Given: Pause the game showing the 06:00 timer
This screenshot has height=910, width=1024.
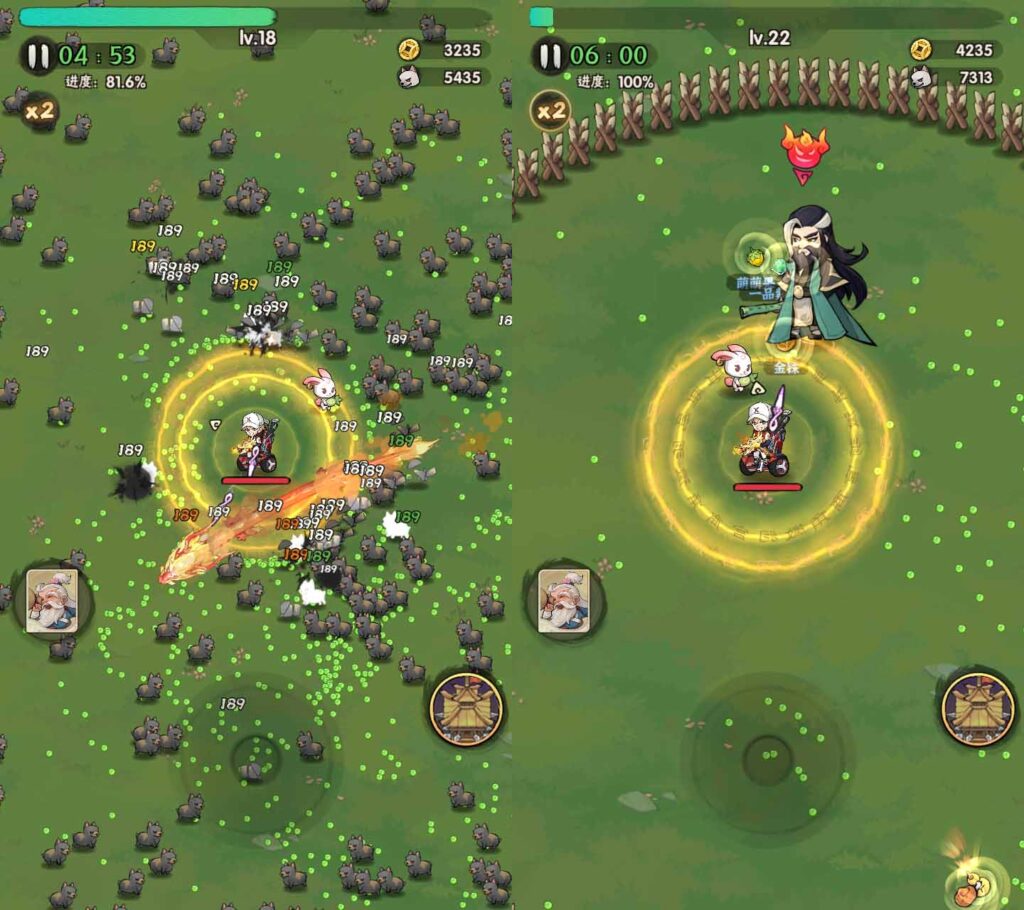Looking at the screenshot, I should [550, 56].
